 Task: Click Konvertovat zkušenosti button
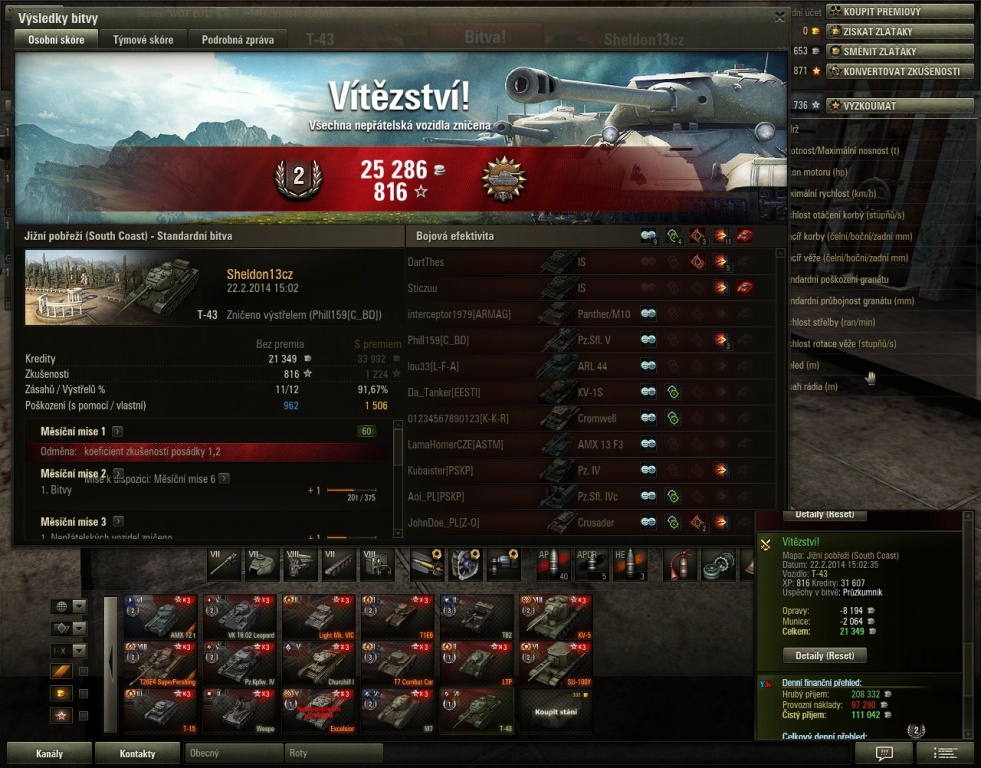tap(899, 71)
